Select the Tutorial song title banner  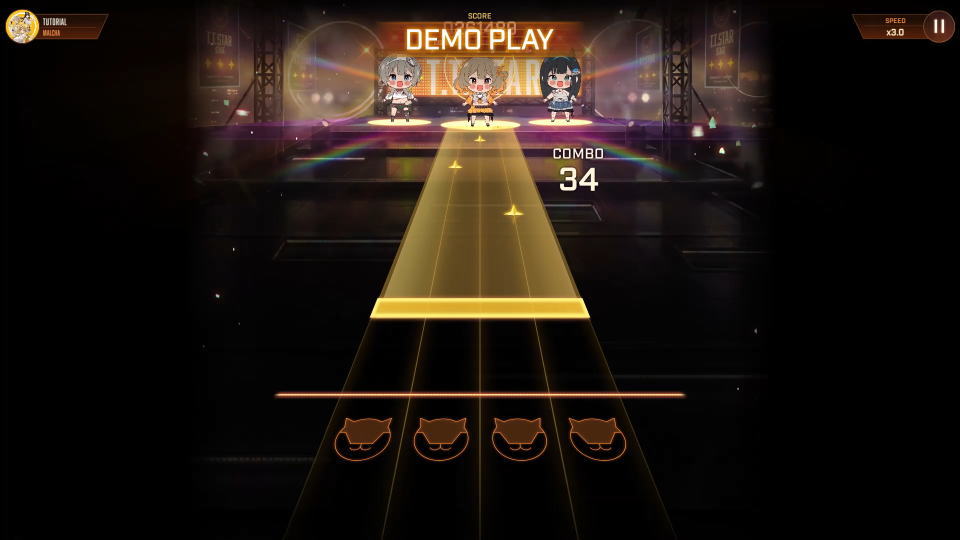(x=70, y=26)
